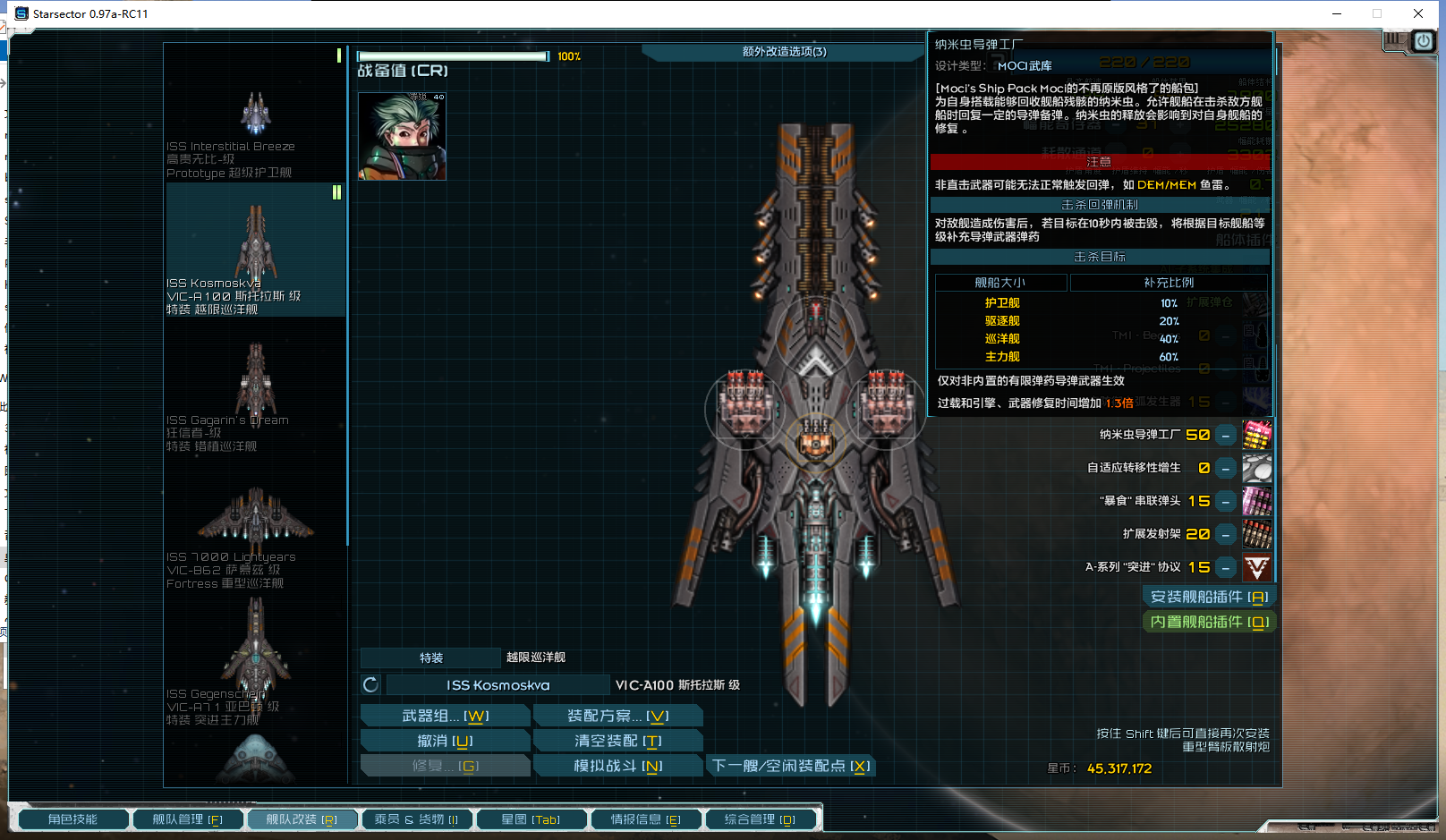Start simulated battle 模拟战斗
This screenshot has width=1446, height=840.
pos(617,766)
